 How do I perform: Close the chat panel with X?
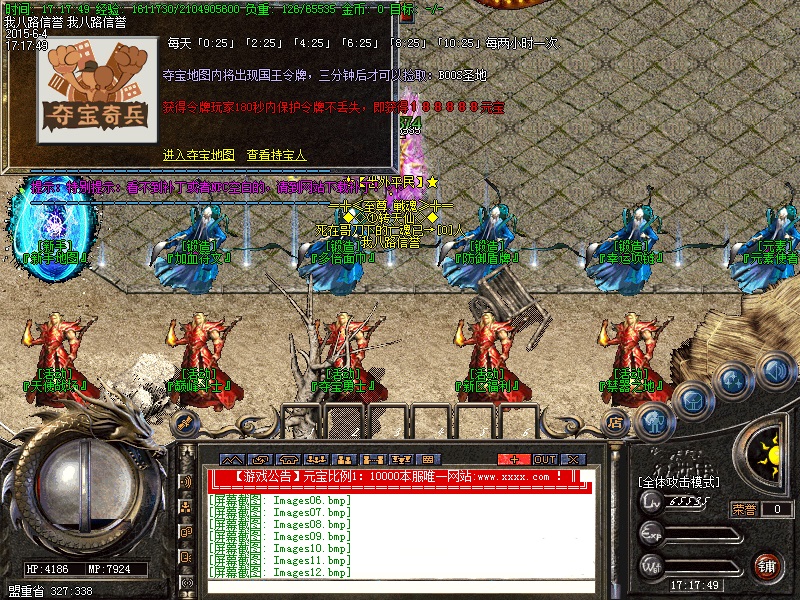575,459
